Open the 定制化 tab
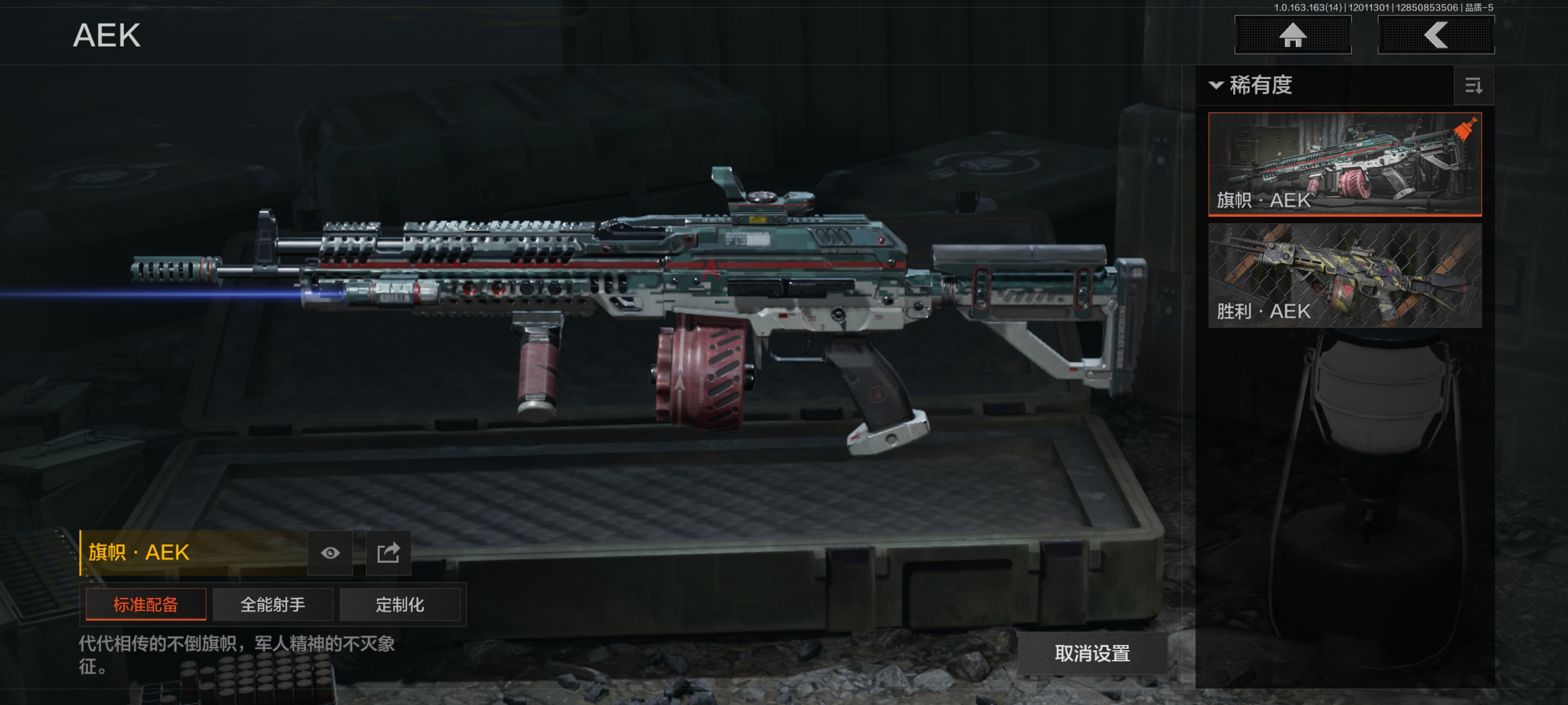 tap(400, 604)
